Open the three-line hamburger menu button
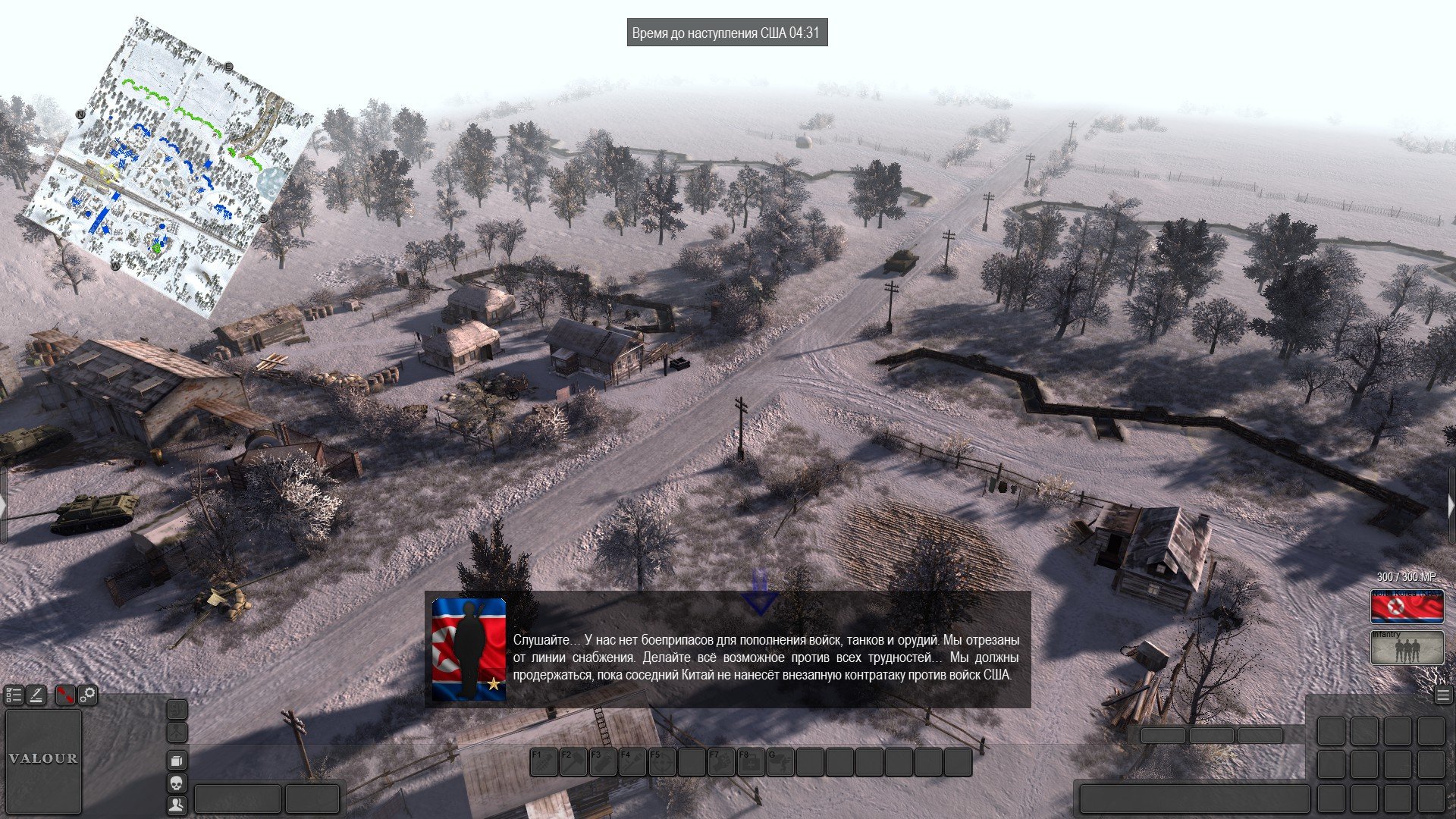 pyautogui.click(x=1443, y=695)
